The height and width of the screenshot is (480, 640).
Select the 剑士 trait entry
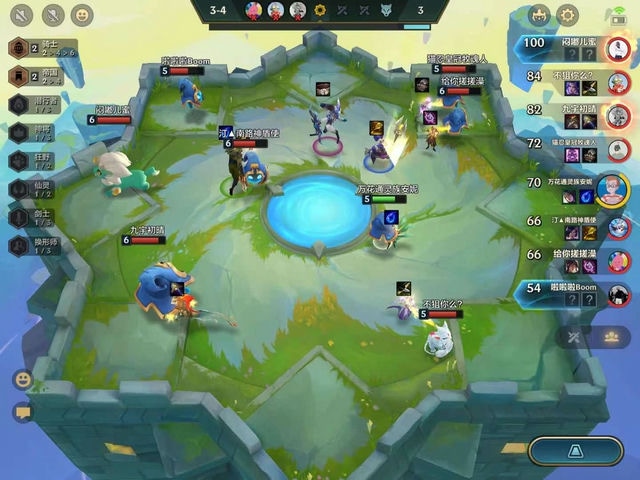click(30, 214)
